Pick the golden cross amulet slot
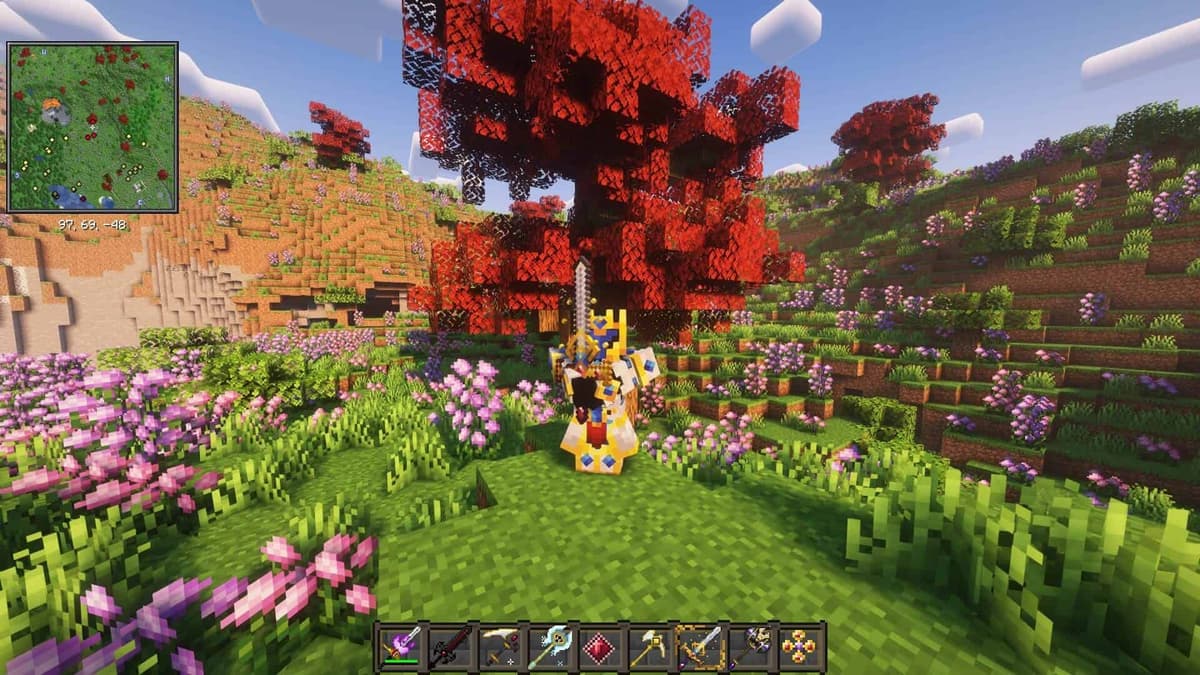This screenshot has height=675, width=1200. (x=800, y=647)
